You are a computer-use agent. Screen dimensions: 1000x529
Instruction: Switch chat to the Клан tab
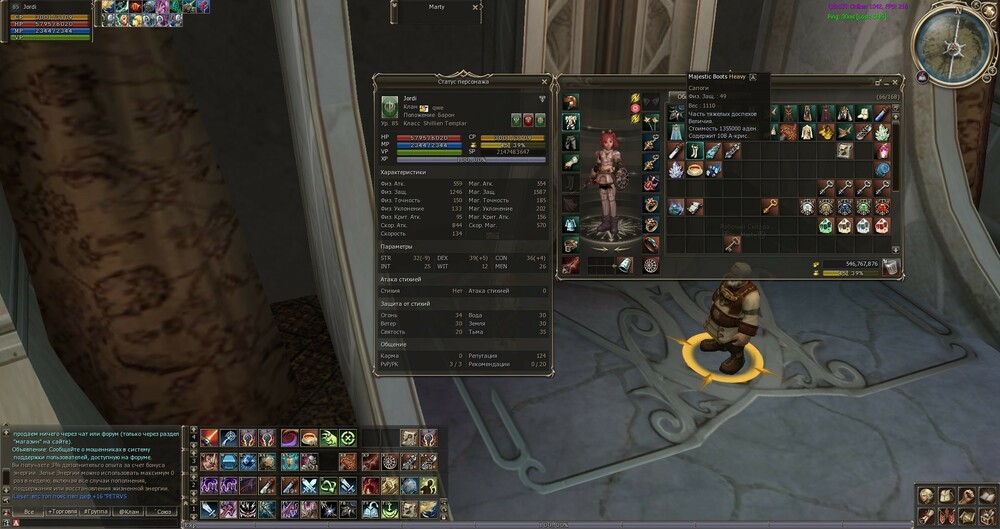129,511
